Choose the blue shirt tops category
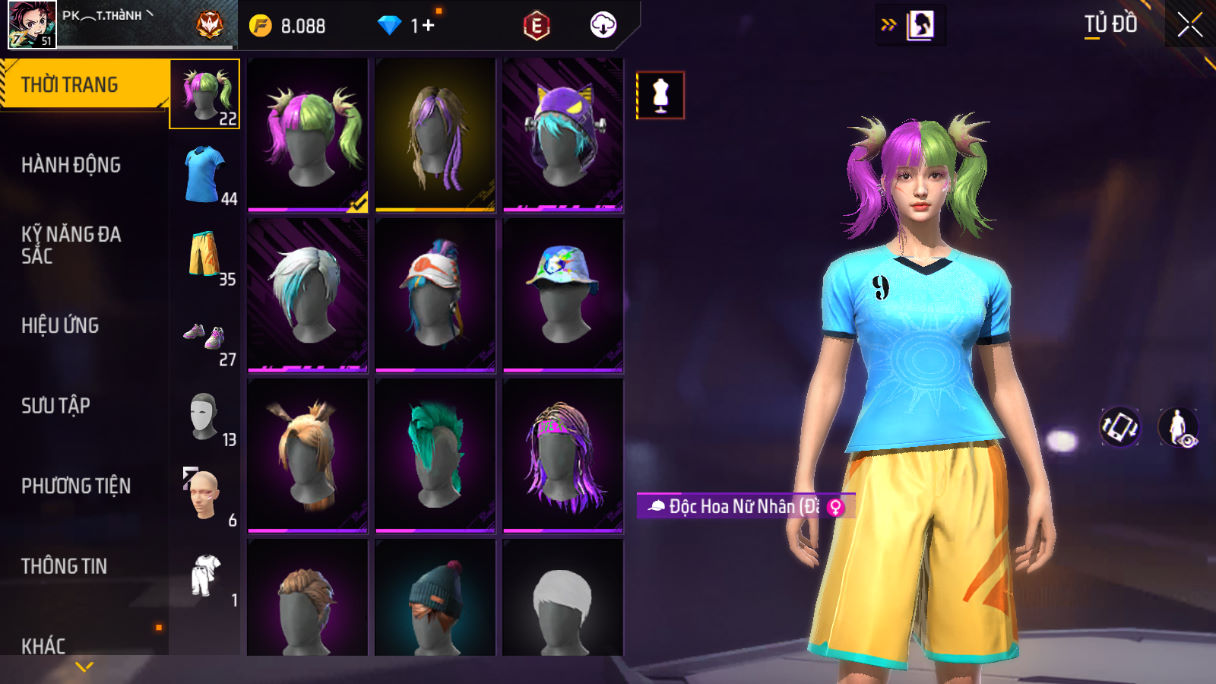This screenshot has width=1216, height=684. tap(205, 175)
